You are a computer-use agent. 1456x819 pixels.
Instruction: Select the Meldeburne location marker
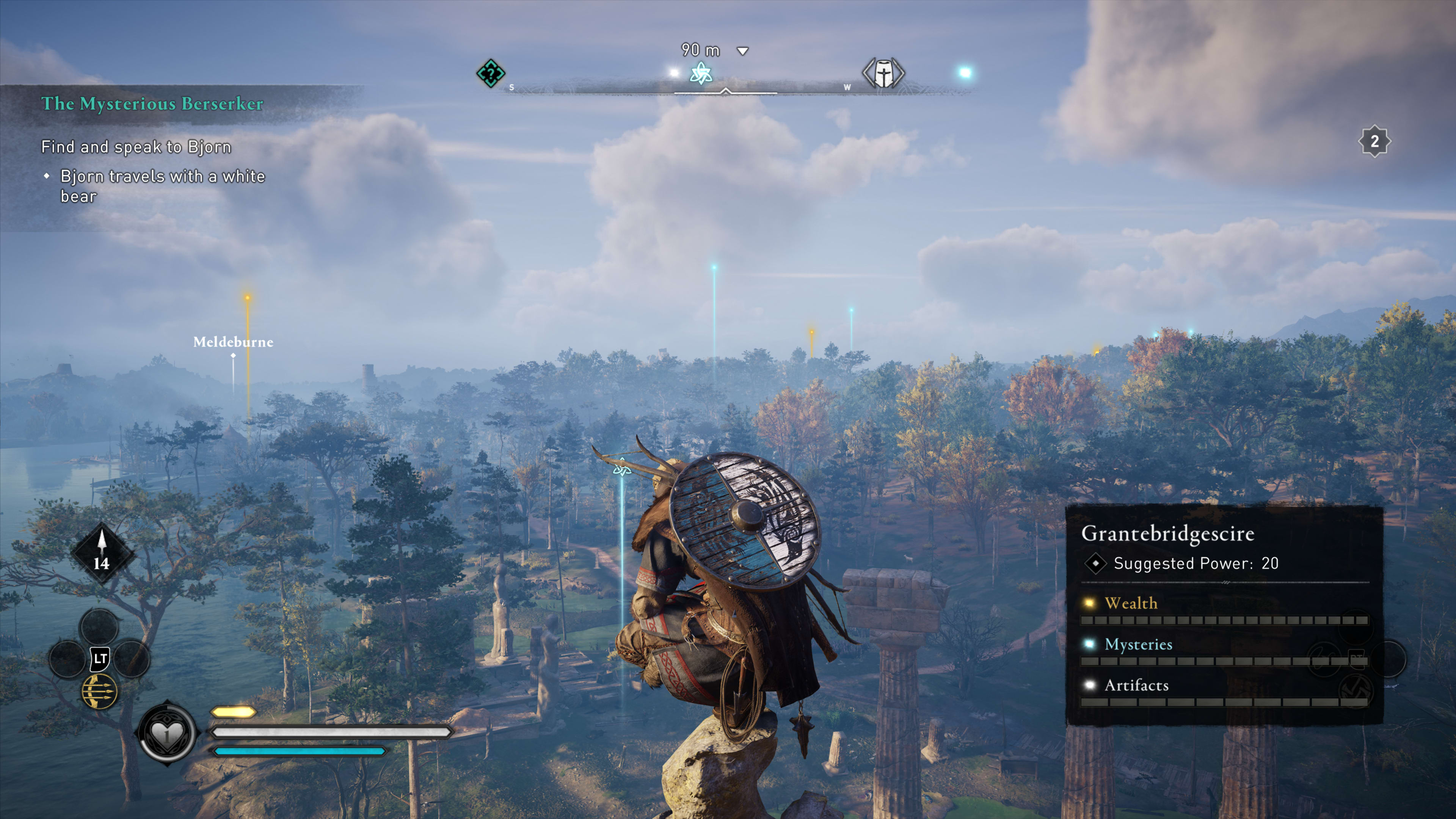click(233, 342)
